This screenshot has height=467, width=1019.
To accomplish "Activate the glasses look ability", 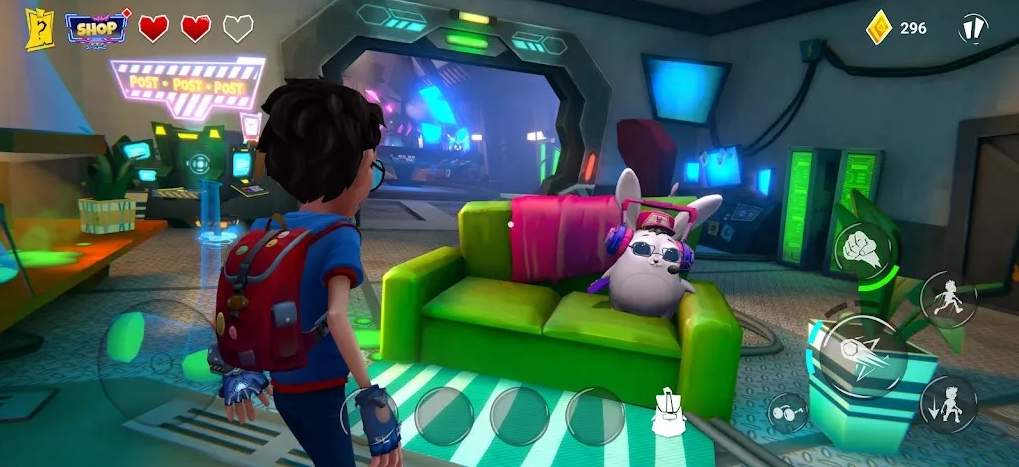I will 788,413.
